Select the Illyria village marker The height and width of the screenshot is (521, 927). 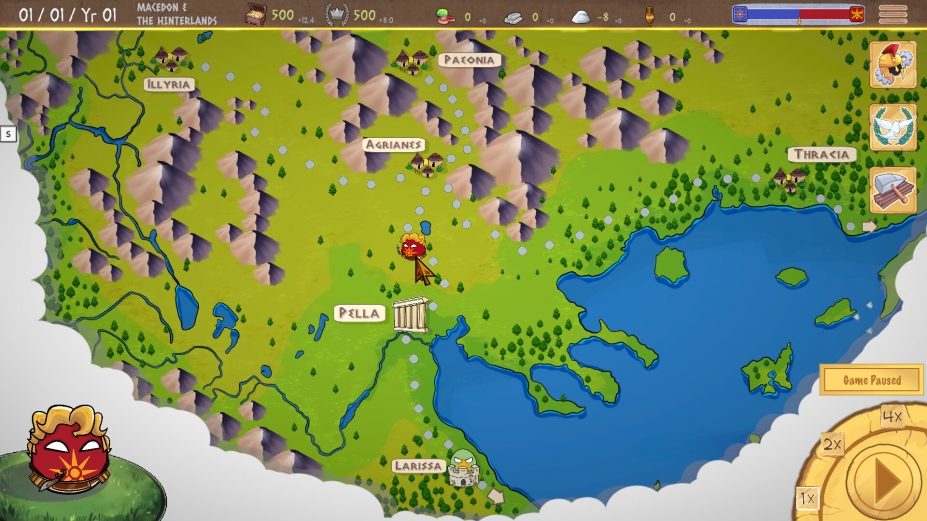(171, 59)
